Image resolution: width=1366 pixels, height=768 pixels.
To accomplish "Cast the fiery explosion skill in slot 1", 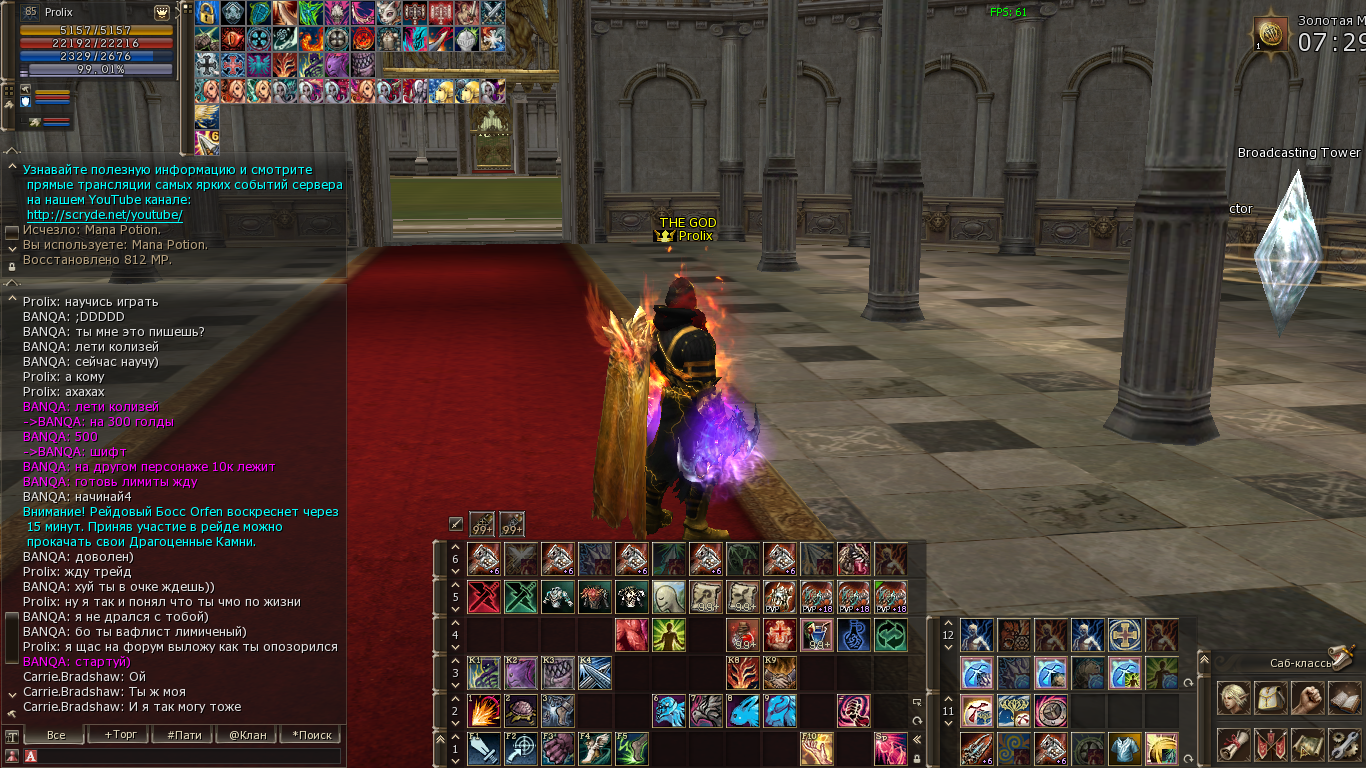I will 484,710.
